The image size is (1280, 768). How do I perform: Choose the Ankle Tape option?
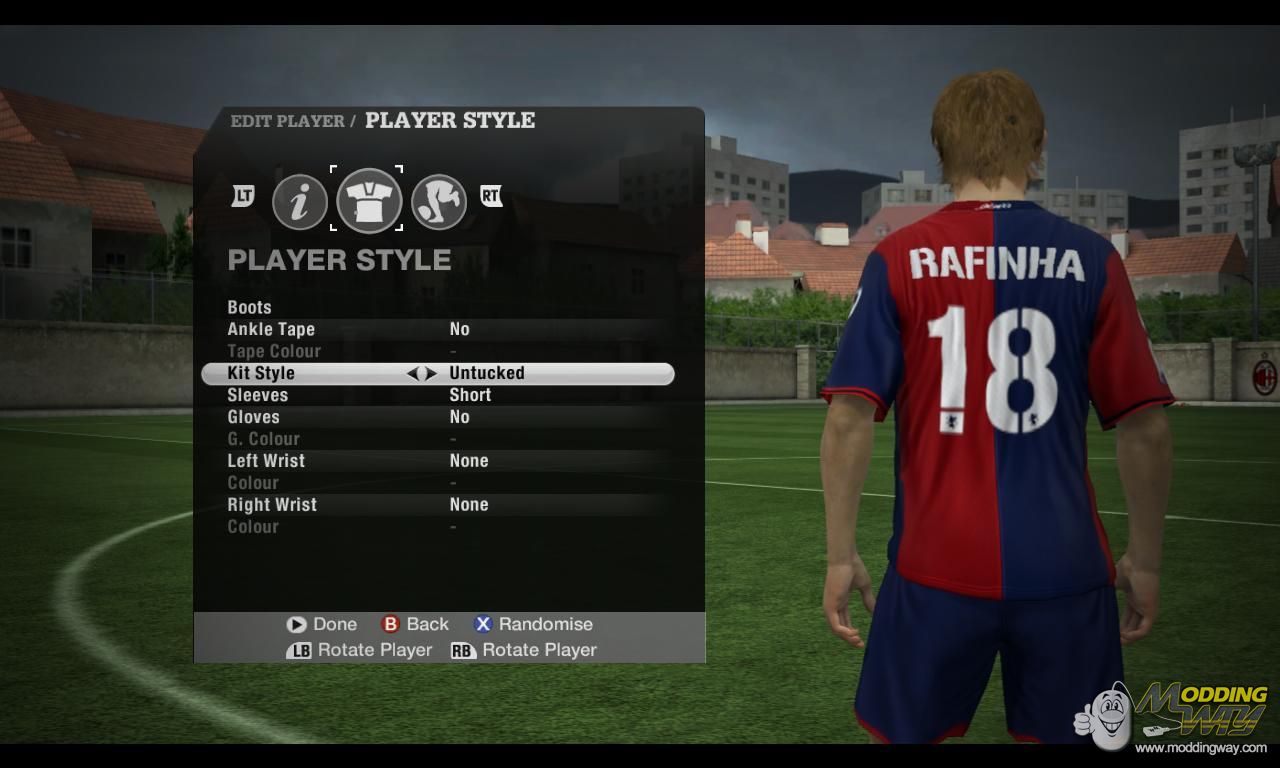pos(271,329)
